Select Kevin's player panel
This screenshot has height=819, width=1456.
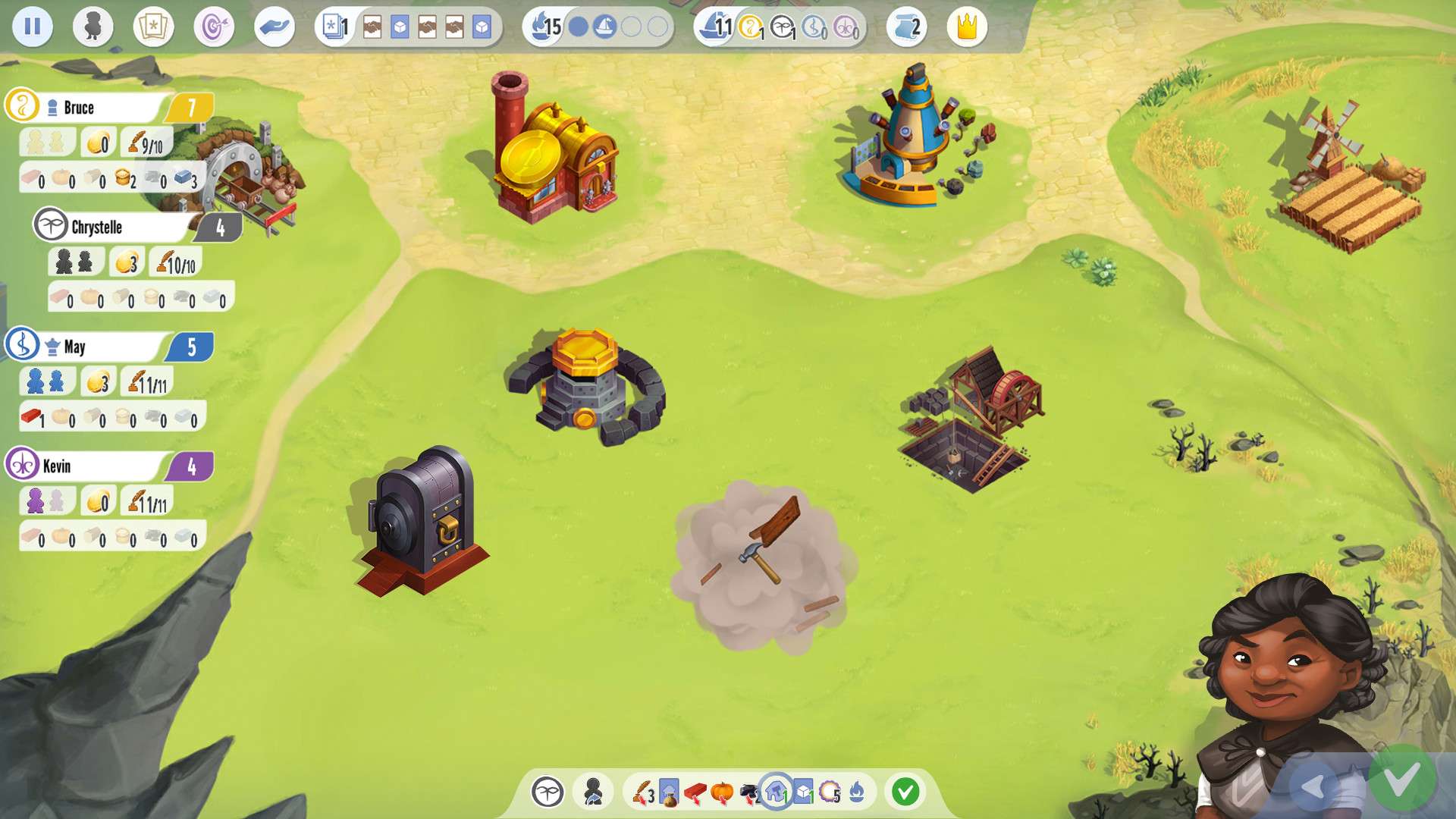[106, 466]
